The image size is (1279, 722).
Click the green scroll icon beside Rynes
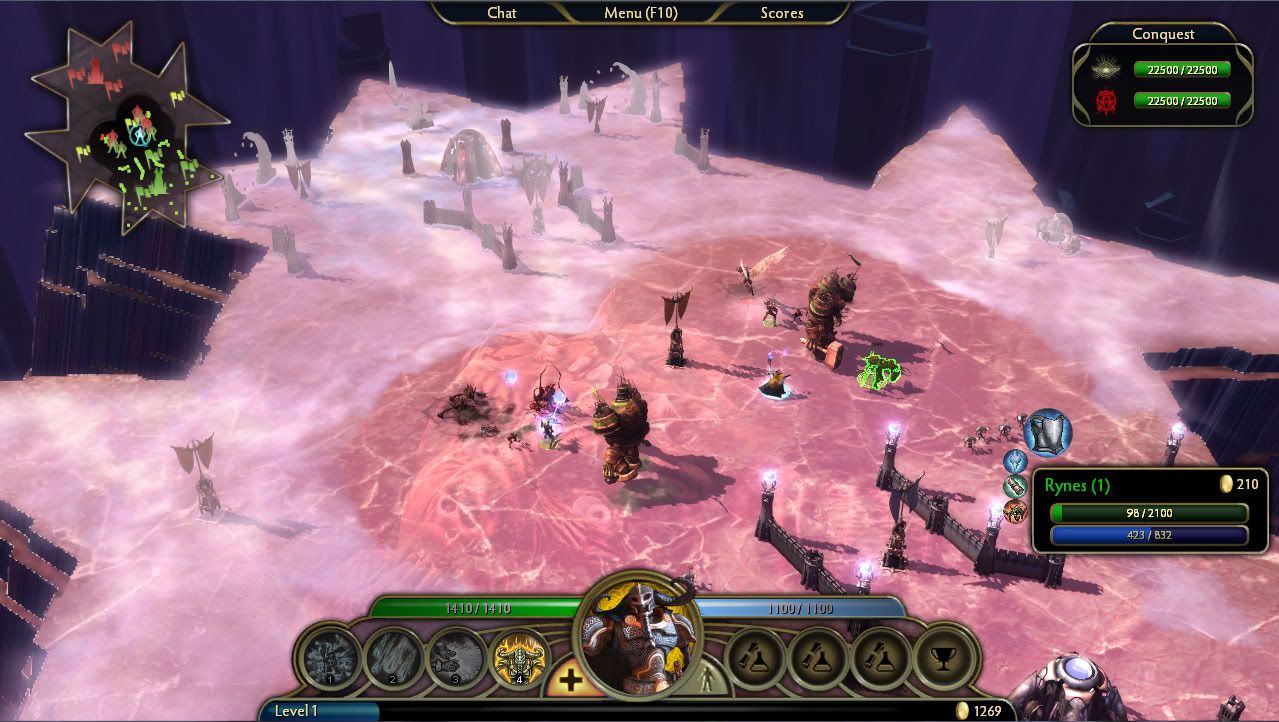coord(1016,486)
